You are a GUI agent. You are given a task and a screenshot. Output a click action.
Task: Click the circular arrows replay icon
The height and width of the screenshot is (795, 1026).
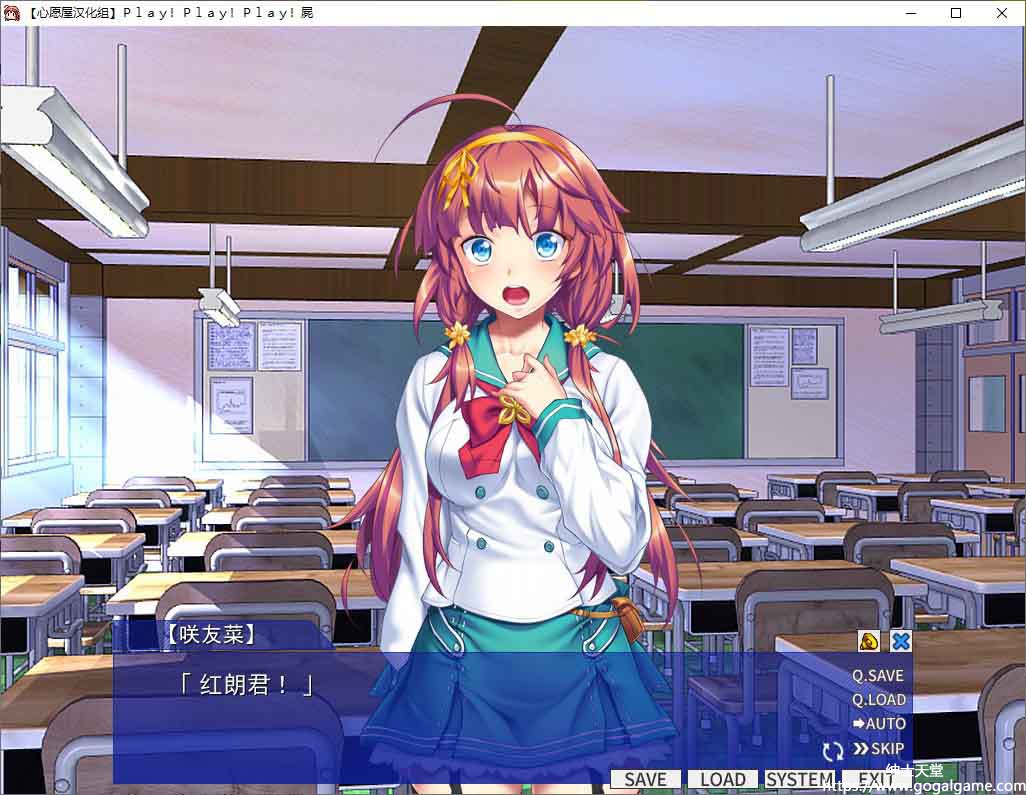[832, 751]
